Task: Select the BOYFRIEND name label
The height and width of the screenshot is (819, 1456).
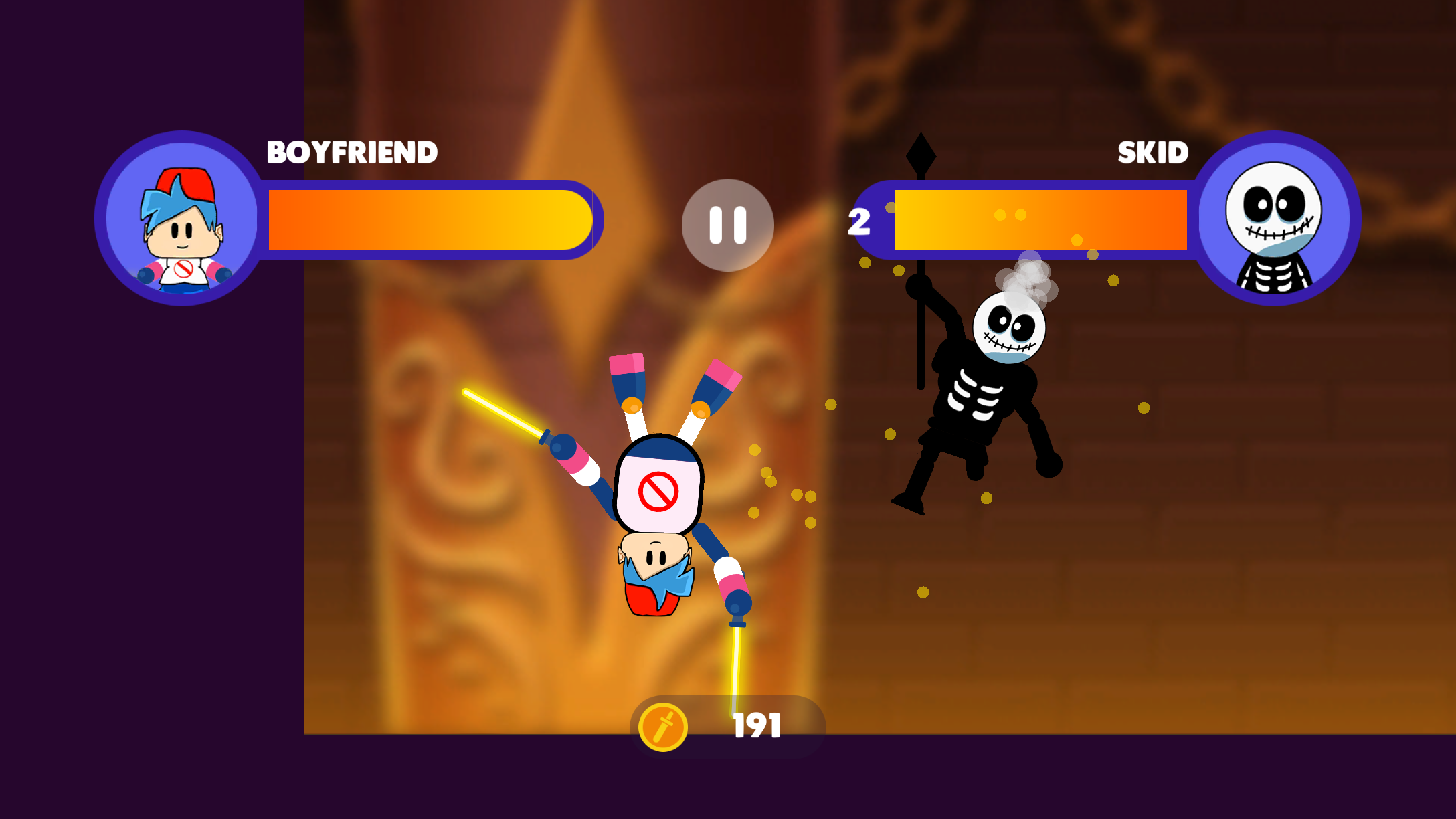Action: coord(351,152)
